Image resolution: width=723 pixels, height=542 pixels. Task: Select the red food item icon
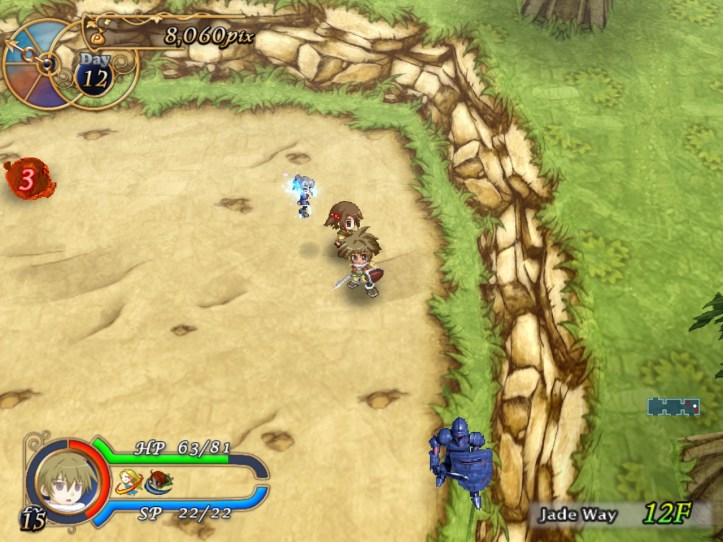[158, 482]
